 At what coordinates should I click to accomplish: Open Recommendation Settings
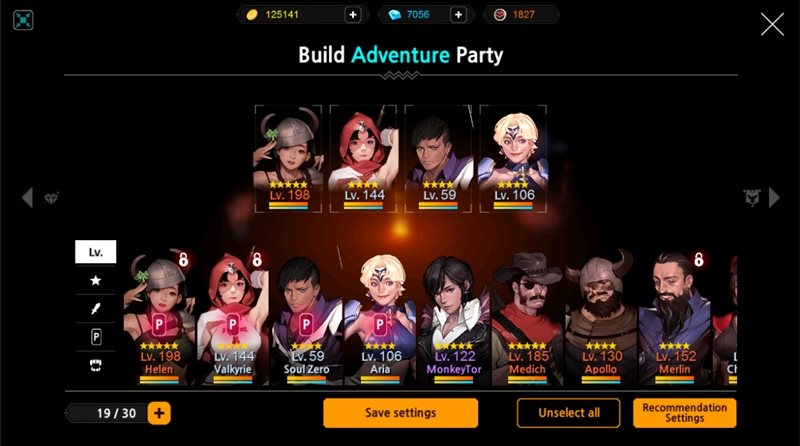point(684,413)
